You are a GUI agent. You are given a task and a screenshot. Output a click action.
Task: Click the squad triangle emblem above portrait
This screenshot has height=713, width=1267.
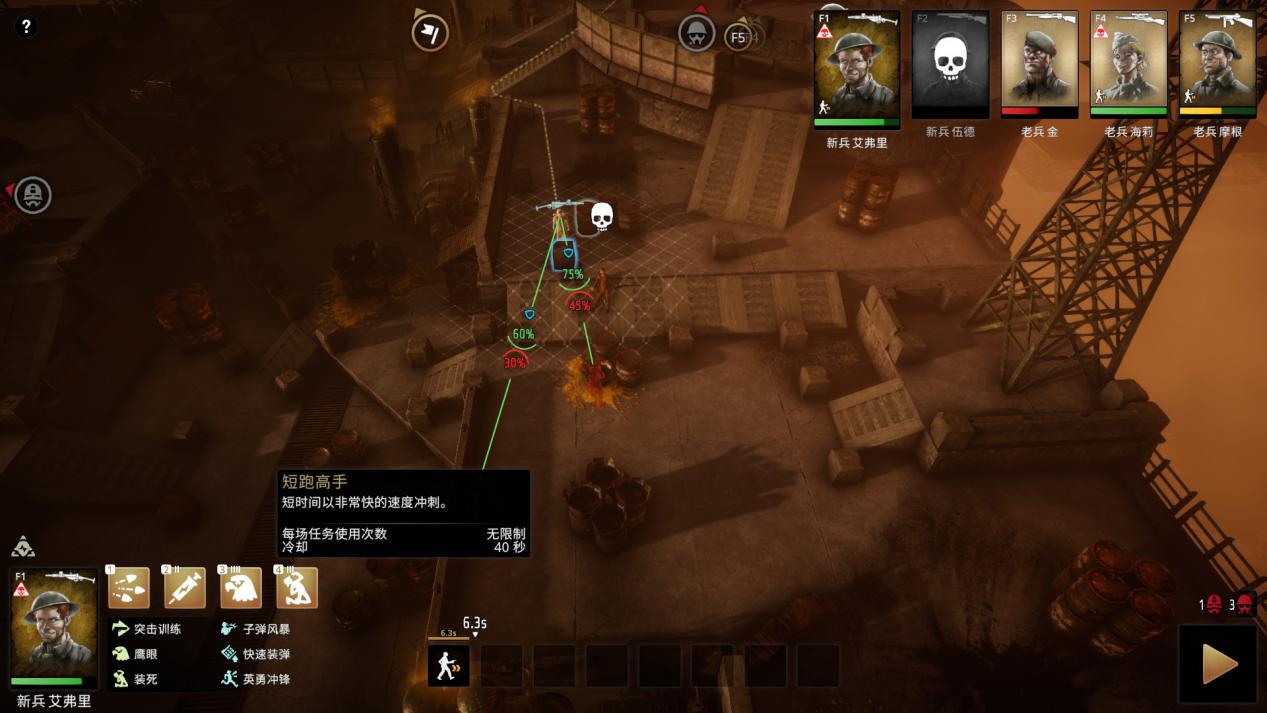click(23, 547)
